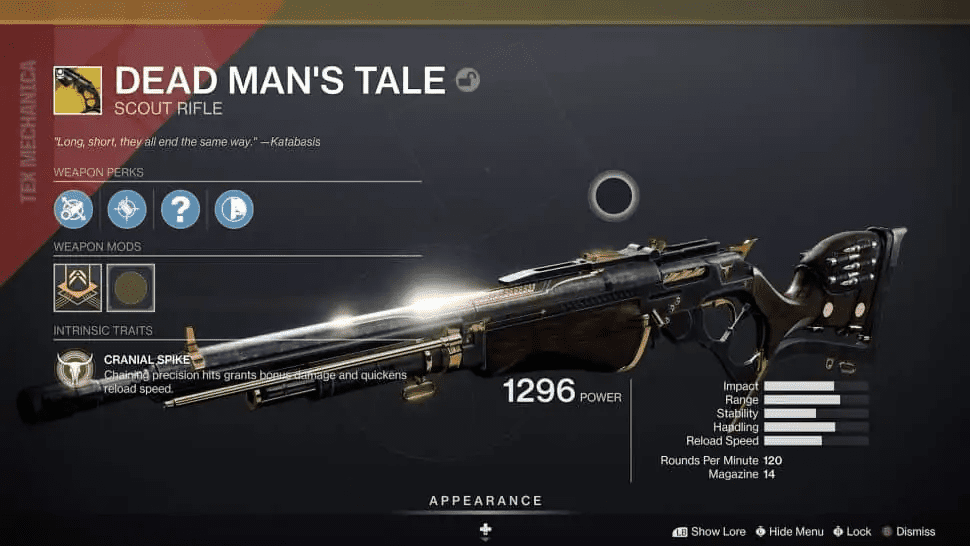View the Cranial Spike intrinsic trait

[x=74, y=368]
